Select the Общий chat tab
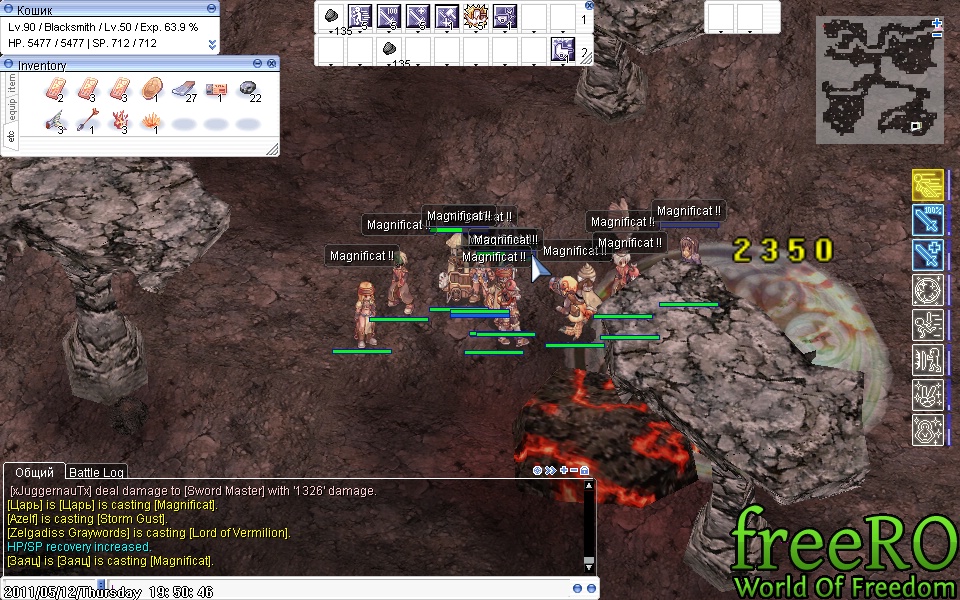This screenshot has width=960, height=600. (35, 472)
